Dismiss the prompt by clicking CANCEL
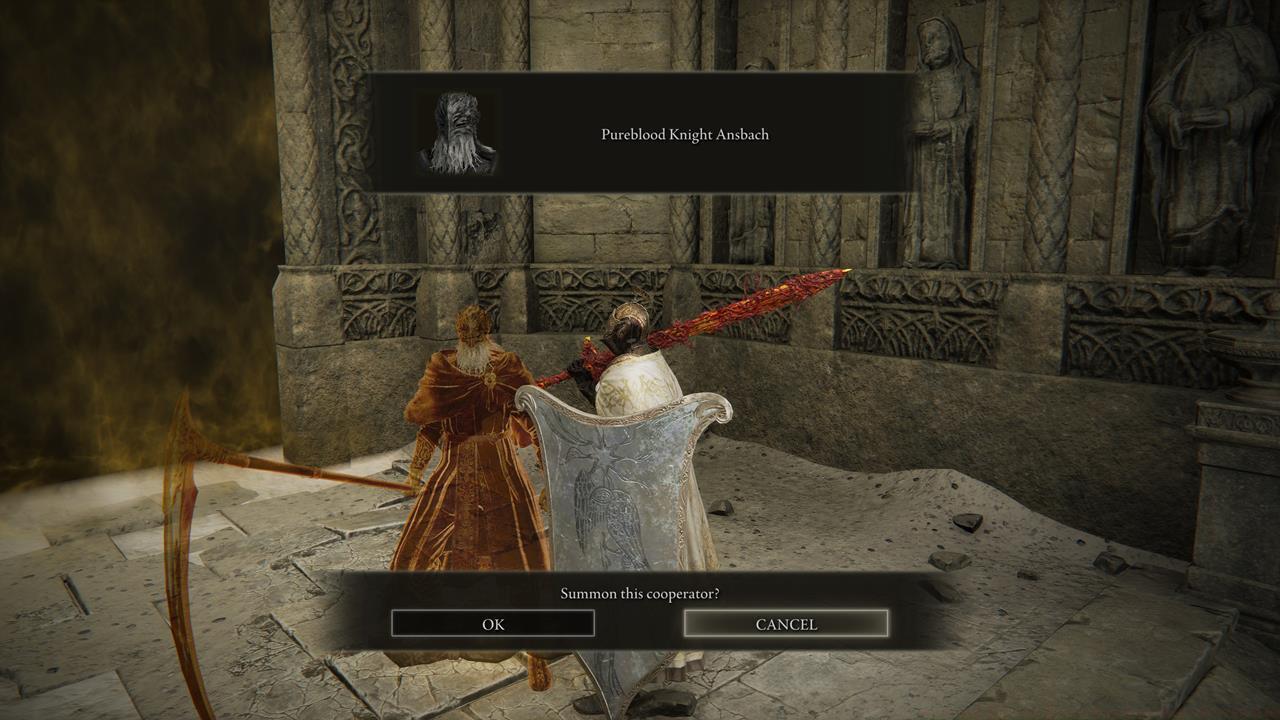Image resolution: width=1280 pixels, height=720 pixels. 785,623
